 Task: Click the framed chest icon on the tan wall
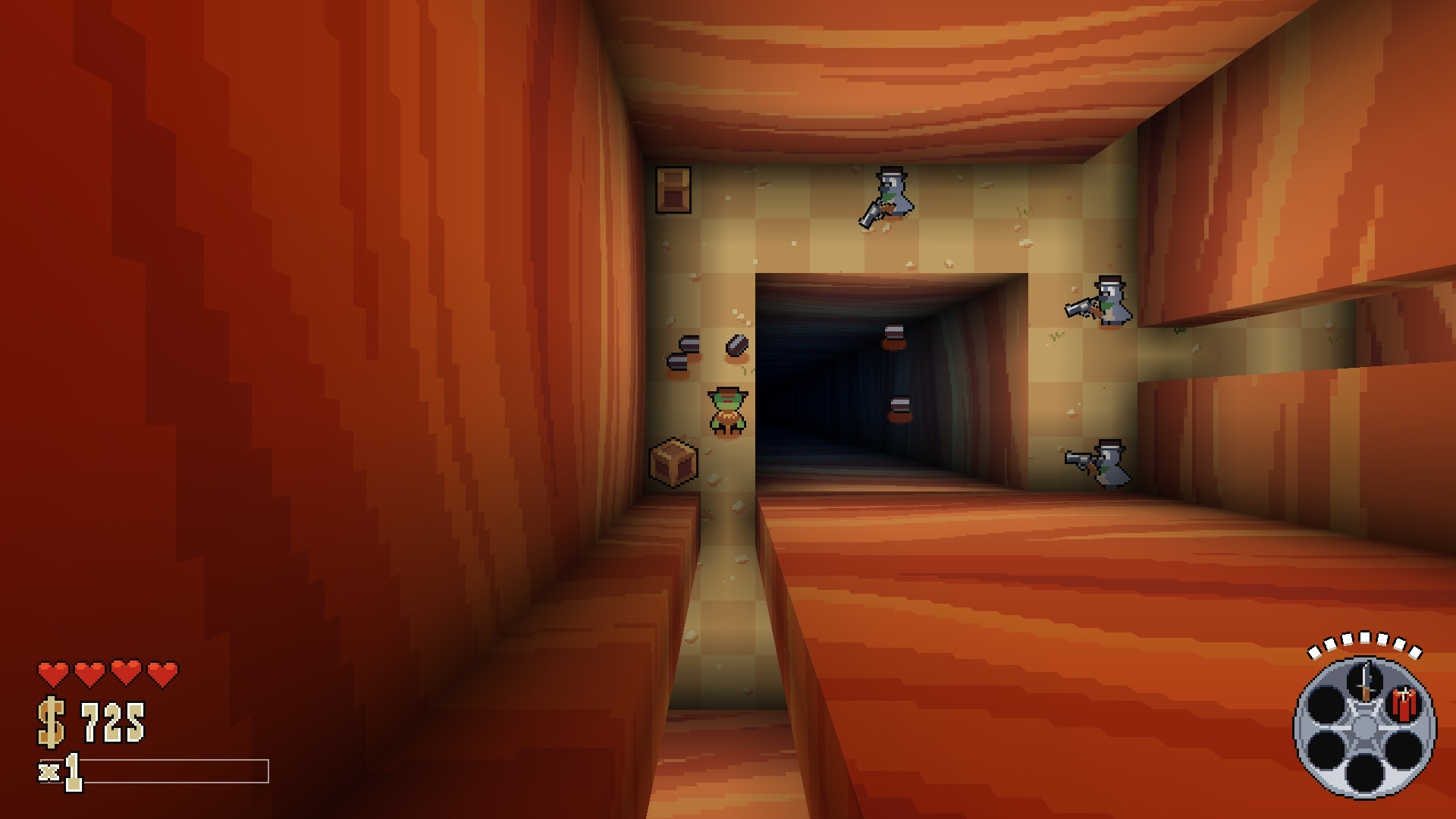click(673, 190)
